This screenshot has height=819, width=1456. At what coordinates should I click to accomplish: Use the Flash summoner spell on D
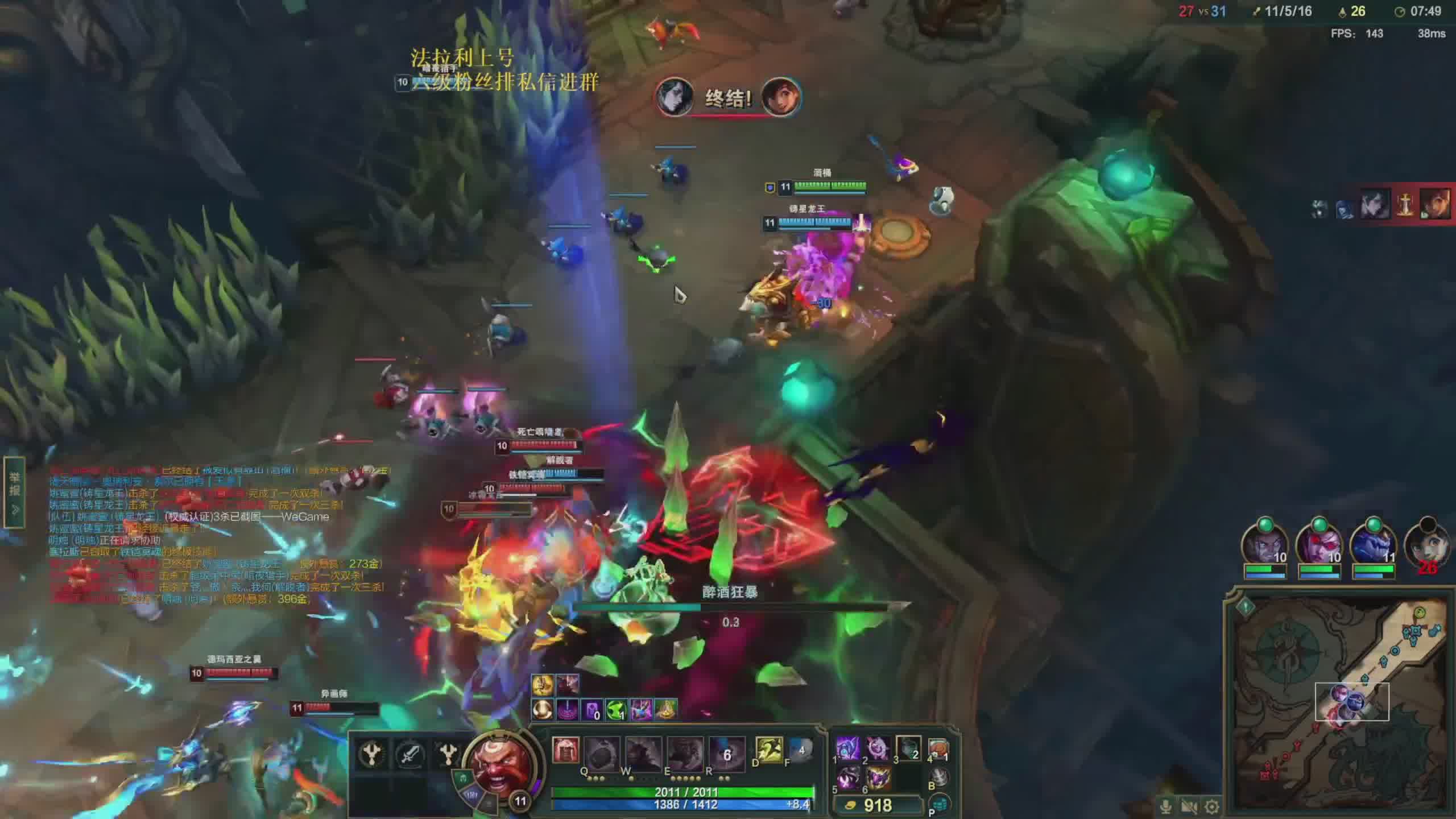(768, 750)
